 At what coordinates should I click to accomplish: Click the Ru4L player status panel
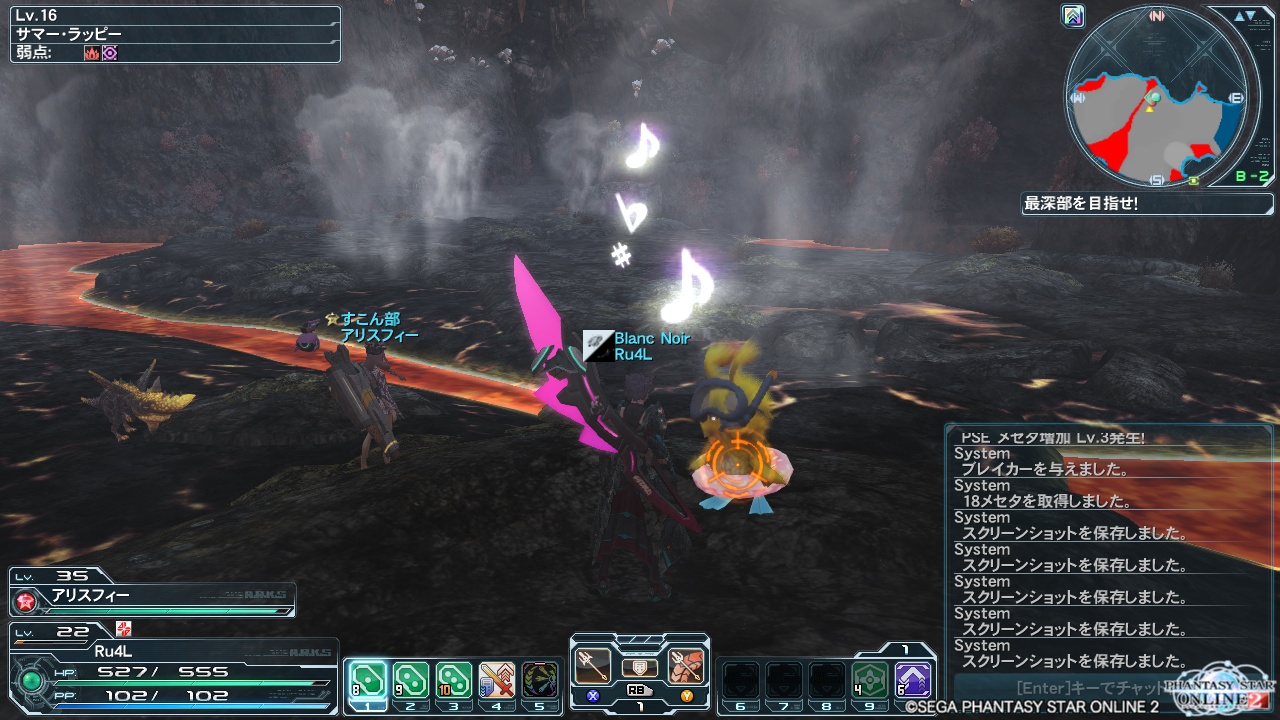click(172, 667)
